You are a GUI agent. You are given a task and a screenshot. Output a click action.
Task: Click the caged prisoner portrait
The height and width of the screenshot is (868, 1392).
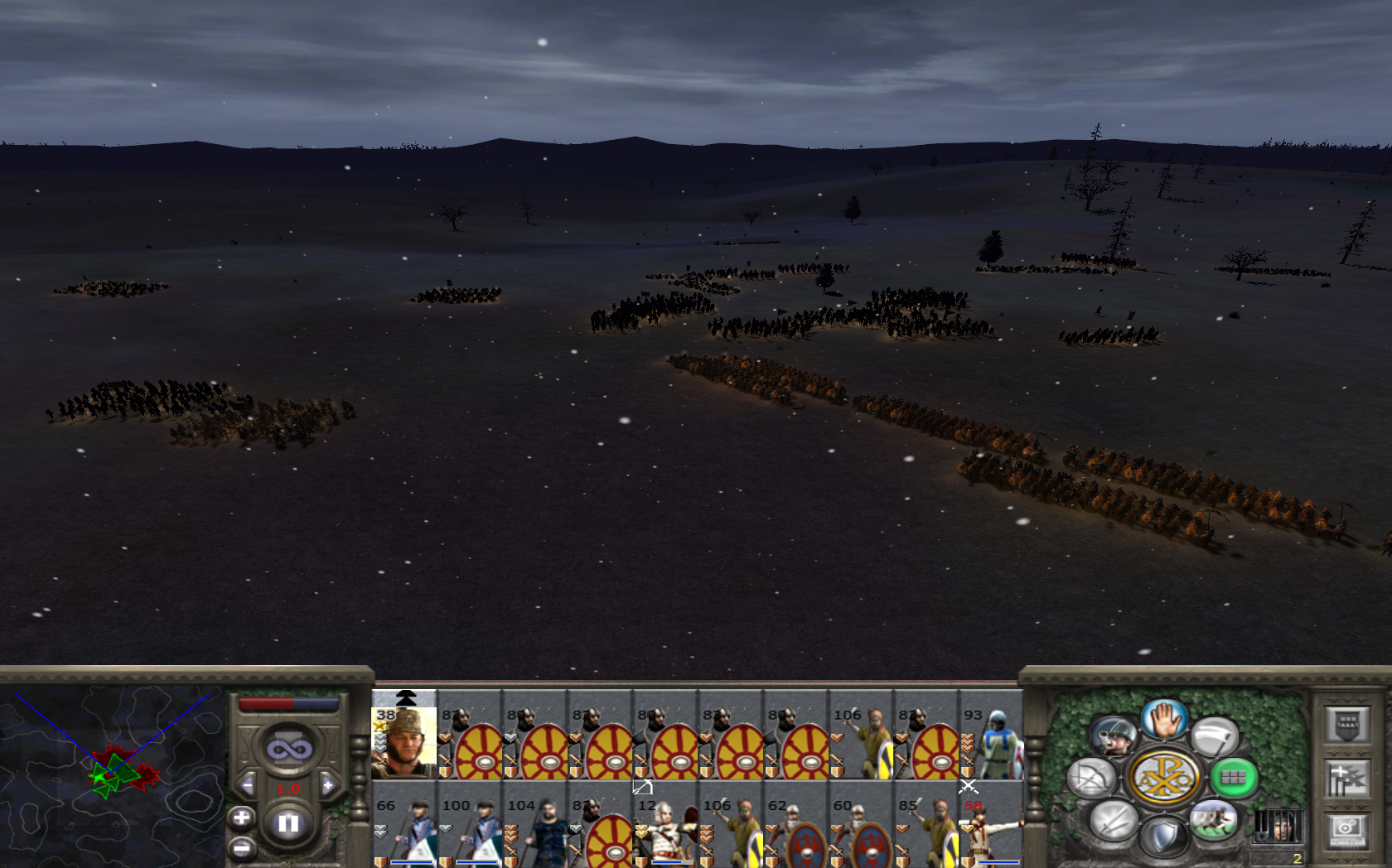pos(1277,827)
